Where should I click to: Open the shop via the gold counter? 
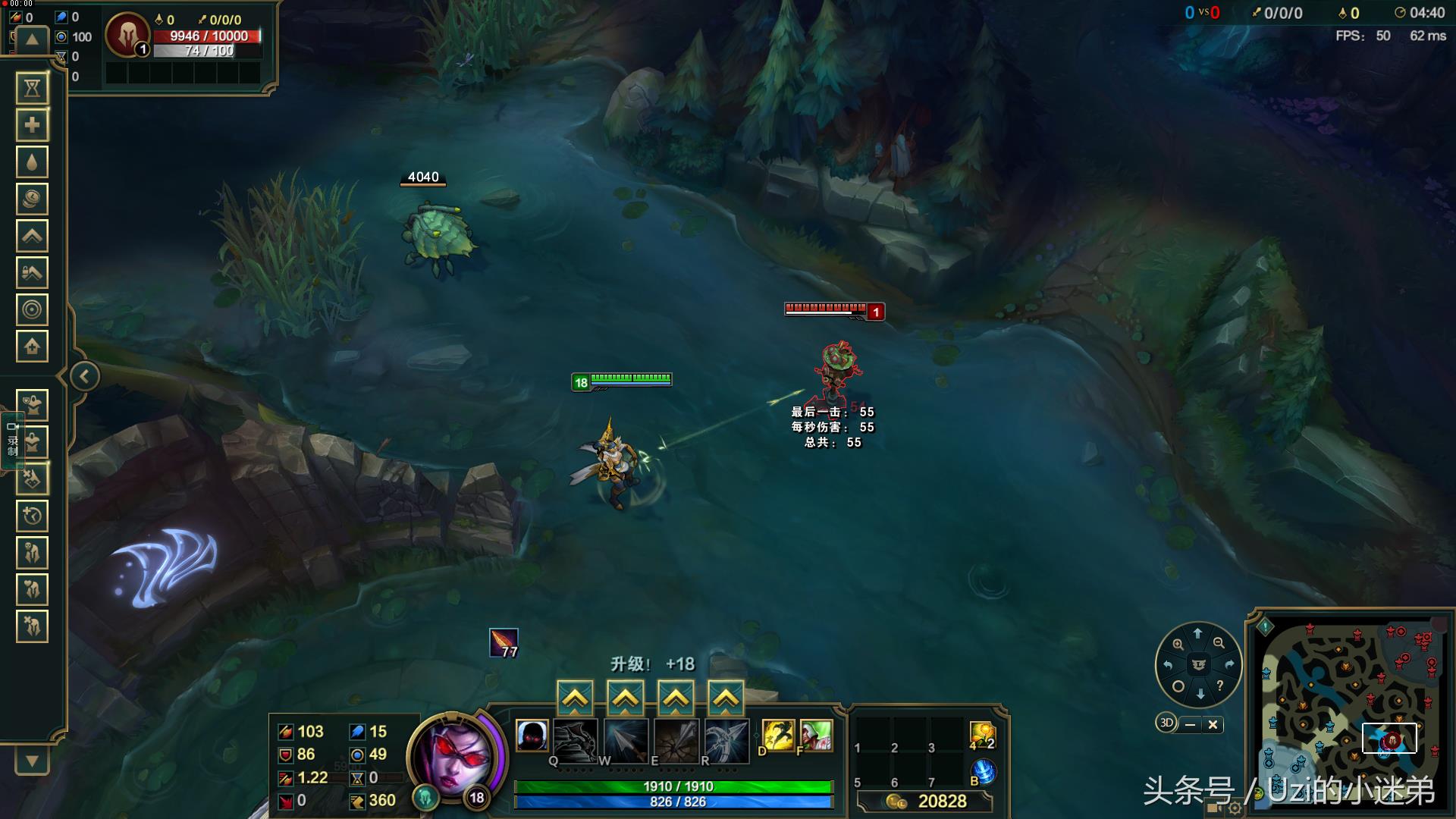coord(926,802)
